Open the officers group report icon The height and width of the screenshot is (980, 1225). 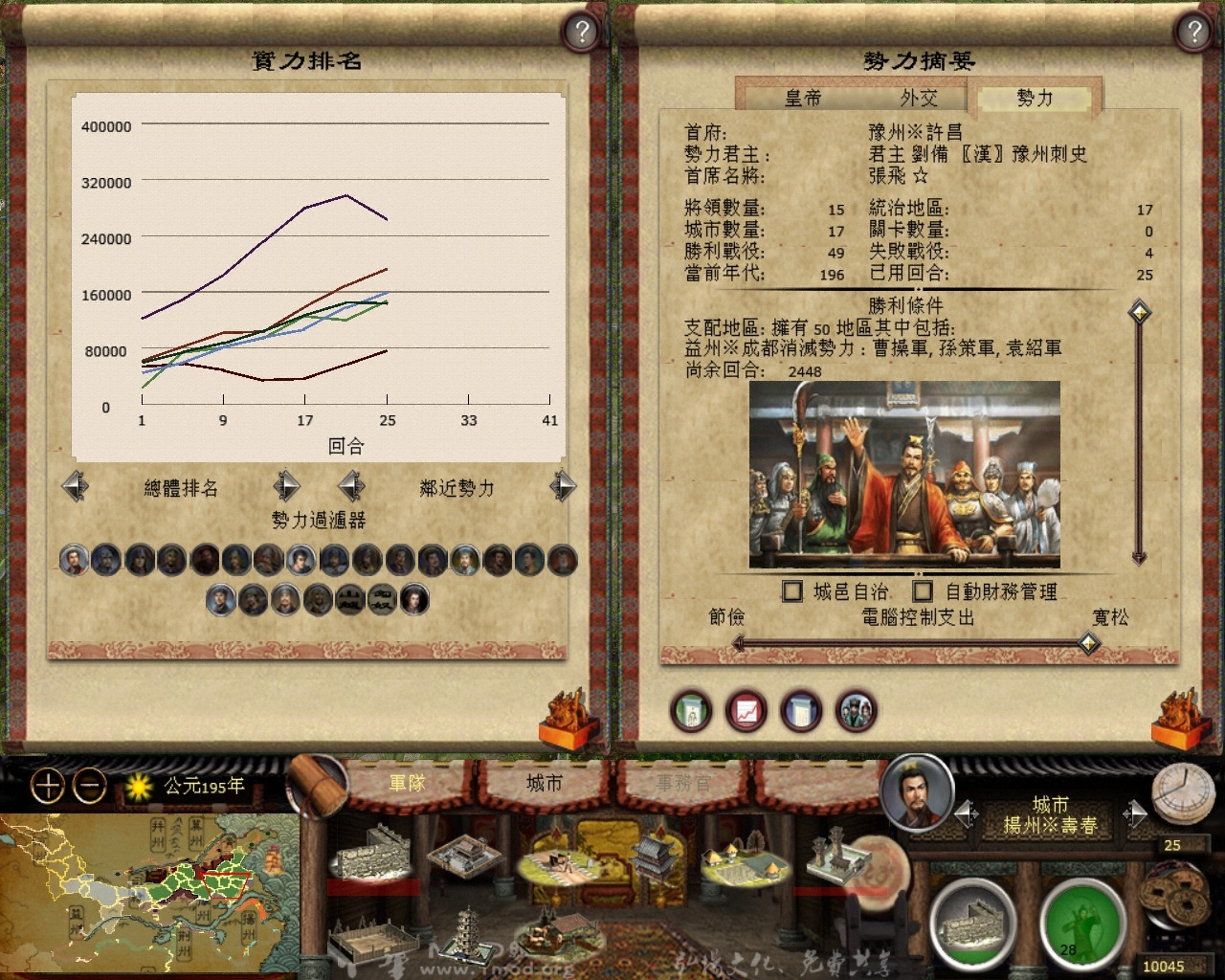pyautogui.click(x=857, y=712)
